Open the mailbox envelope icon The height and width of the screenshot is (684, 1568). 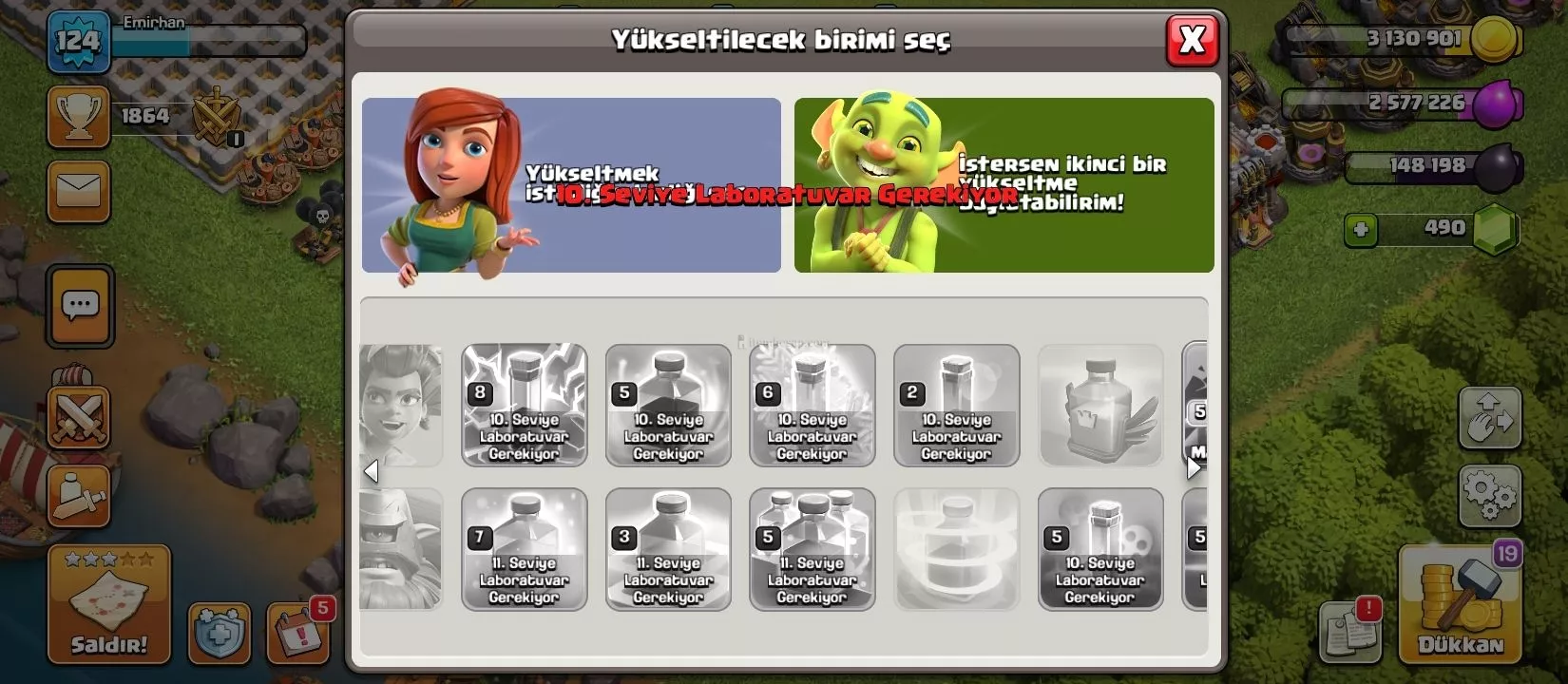(x=79, y=191)
